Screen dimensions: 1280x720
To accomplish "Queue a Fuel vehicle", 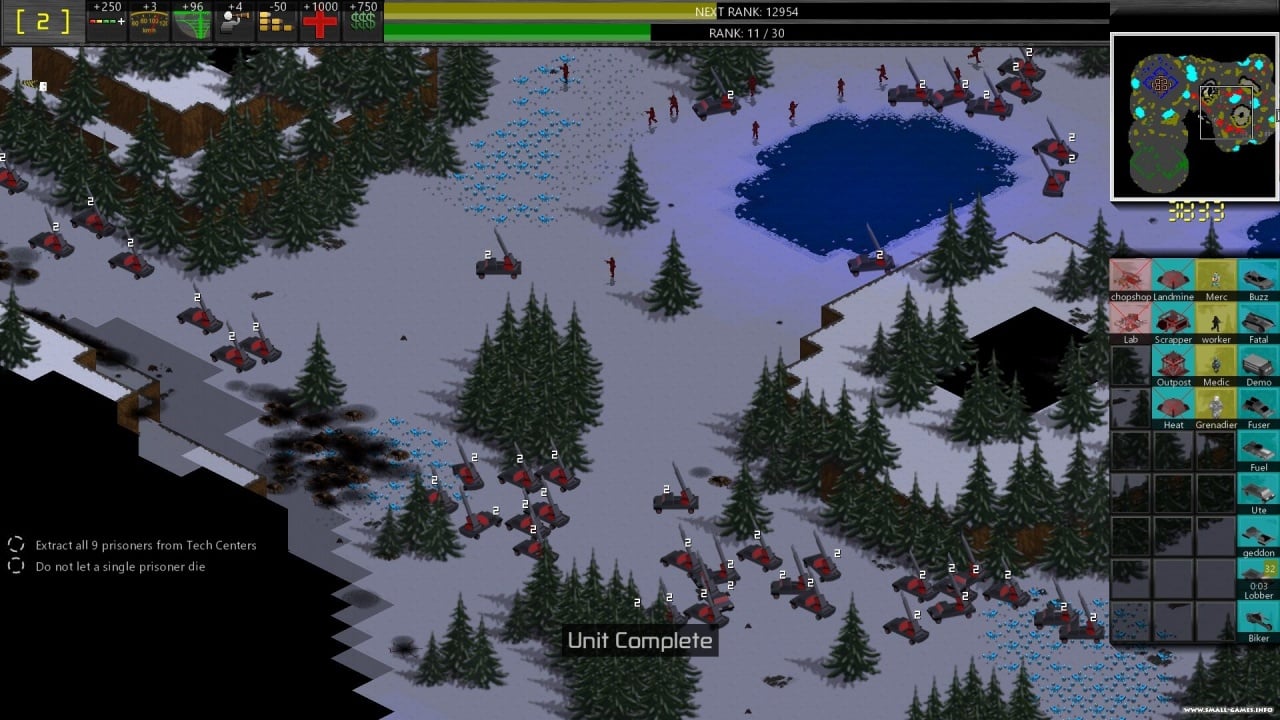I will 1259,448.
